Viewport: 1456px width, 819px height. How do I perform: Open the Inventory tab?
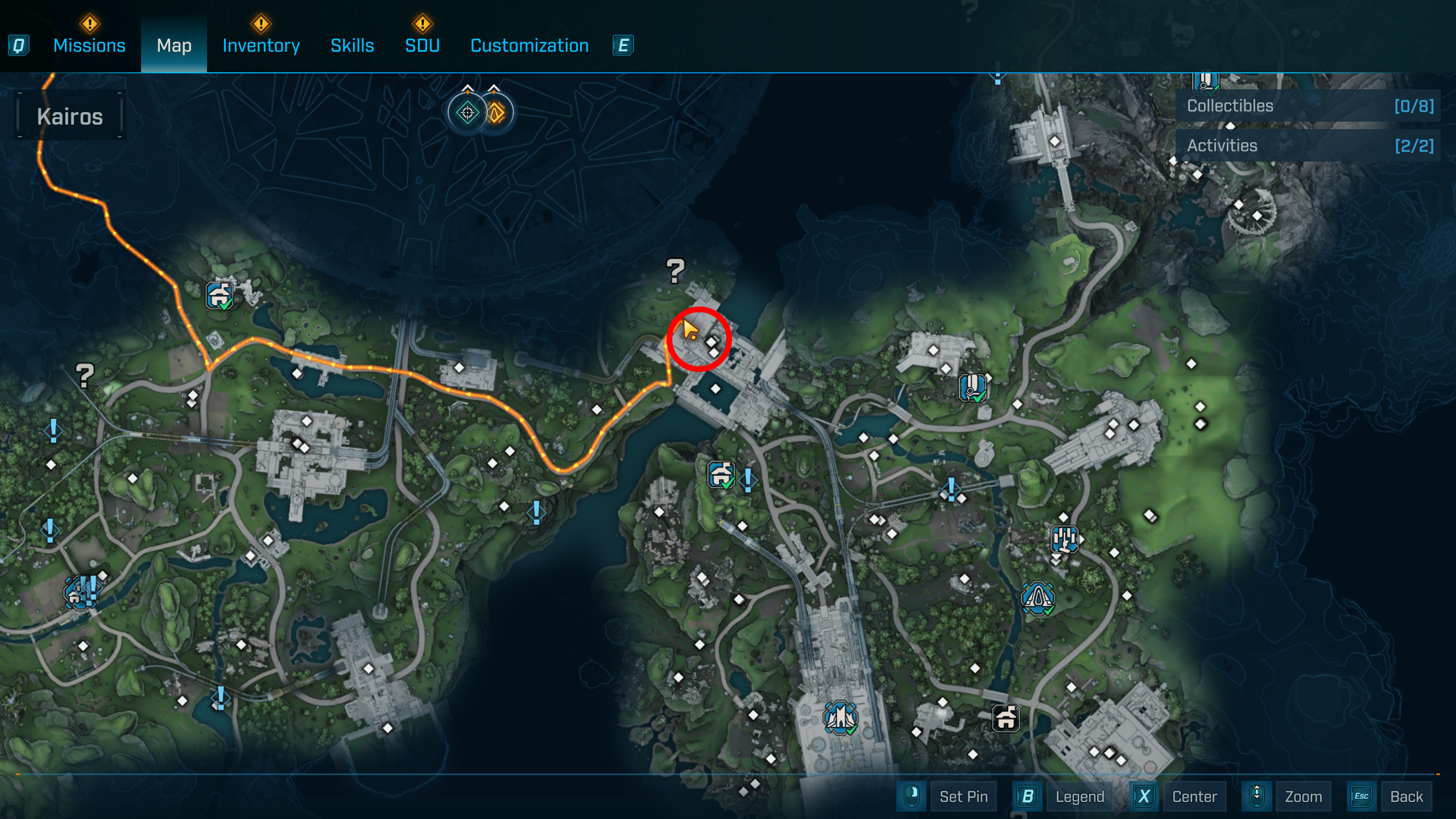[261, 45]
